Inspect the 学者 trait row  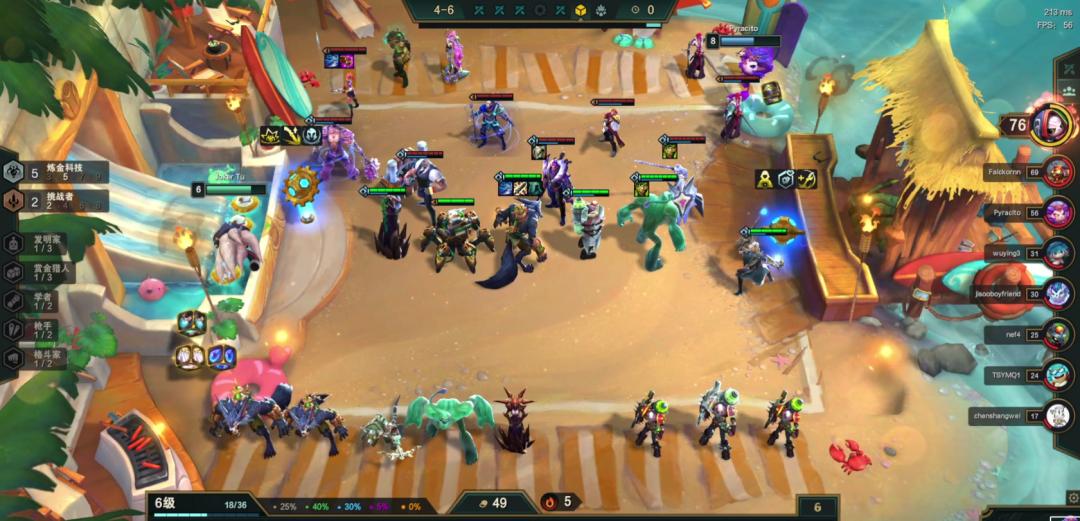pyautogui.click(x=46, y=300)
